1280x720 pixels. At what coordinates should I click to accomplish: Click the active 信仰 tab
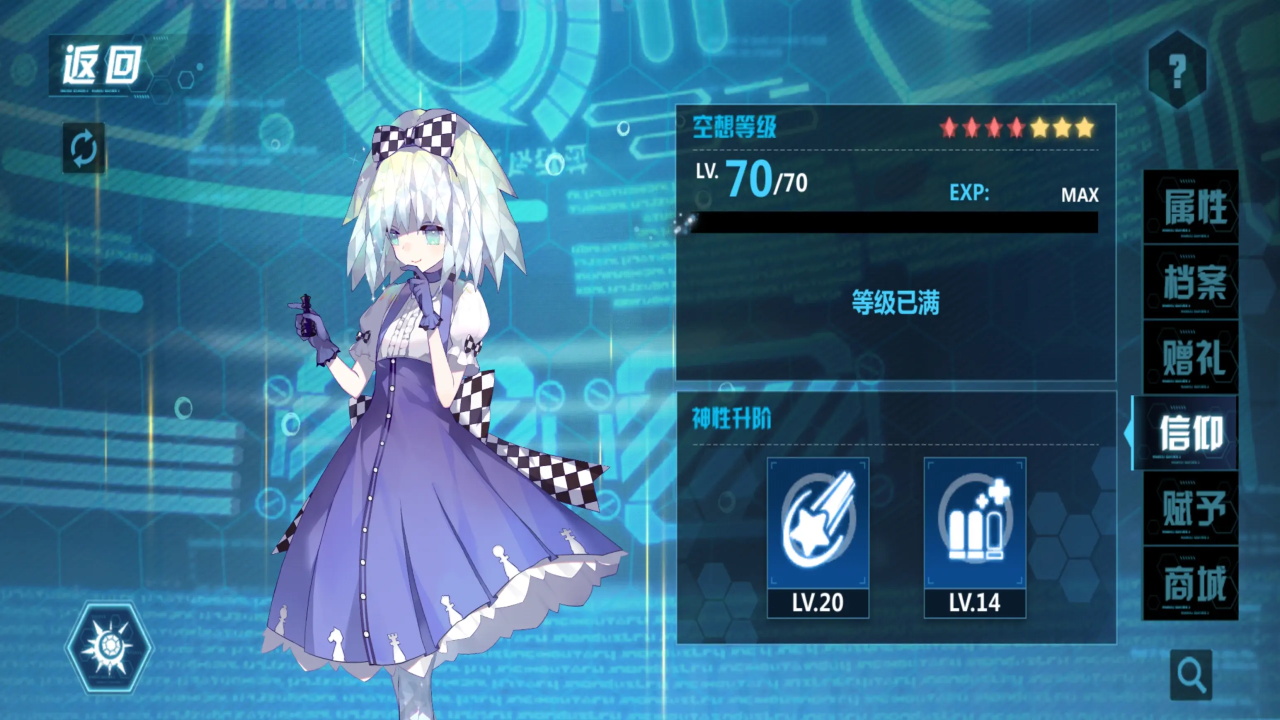[x=1188, y=432]
